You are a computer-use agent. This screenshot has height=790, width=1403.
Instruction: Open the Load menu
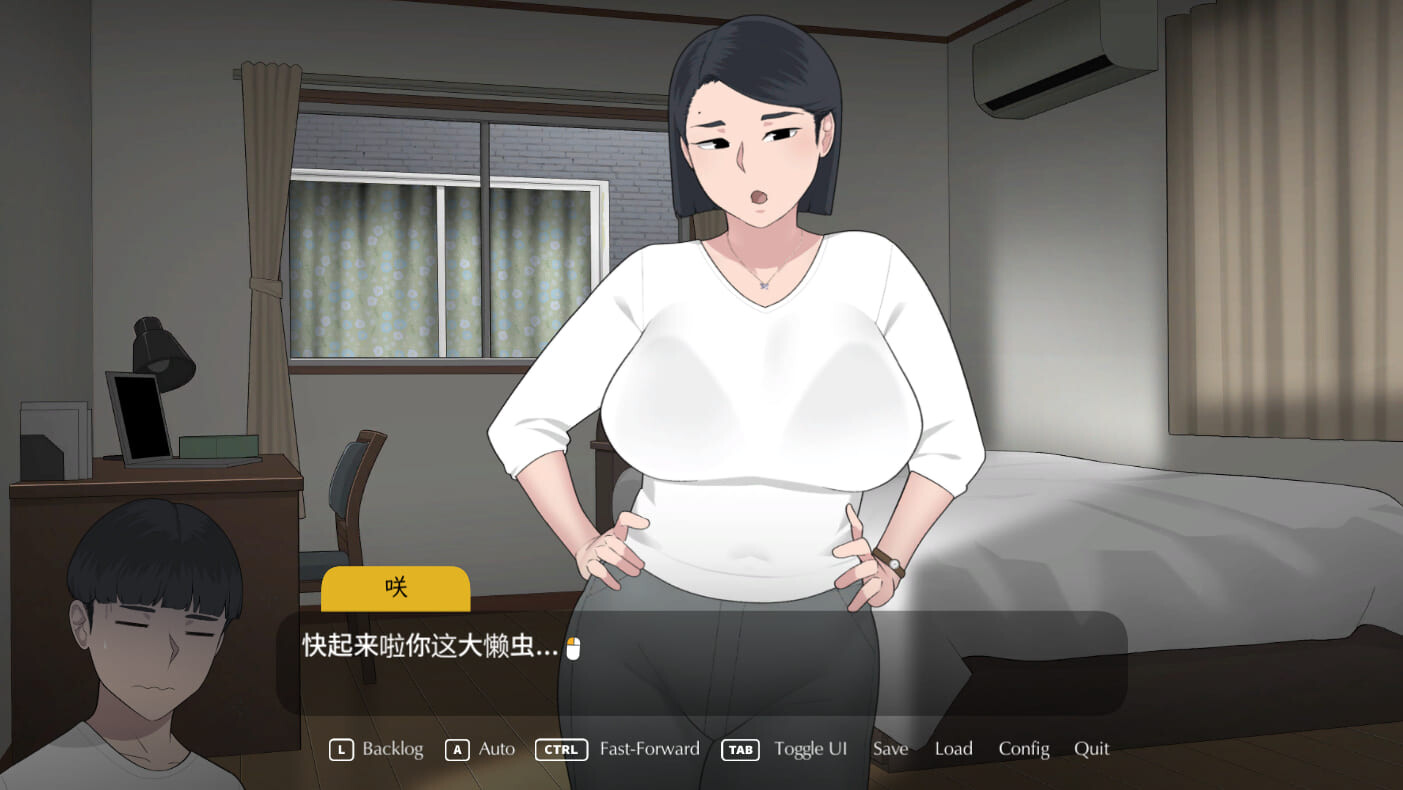953,749
